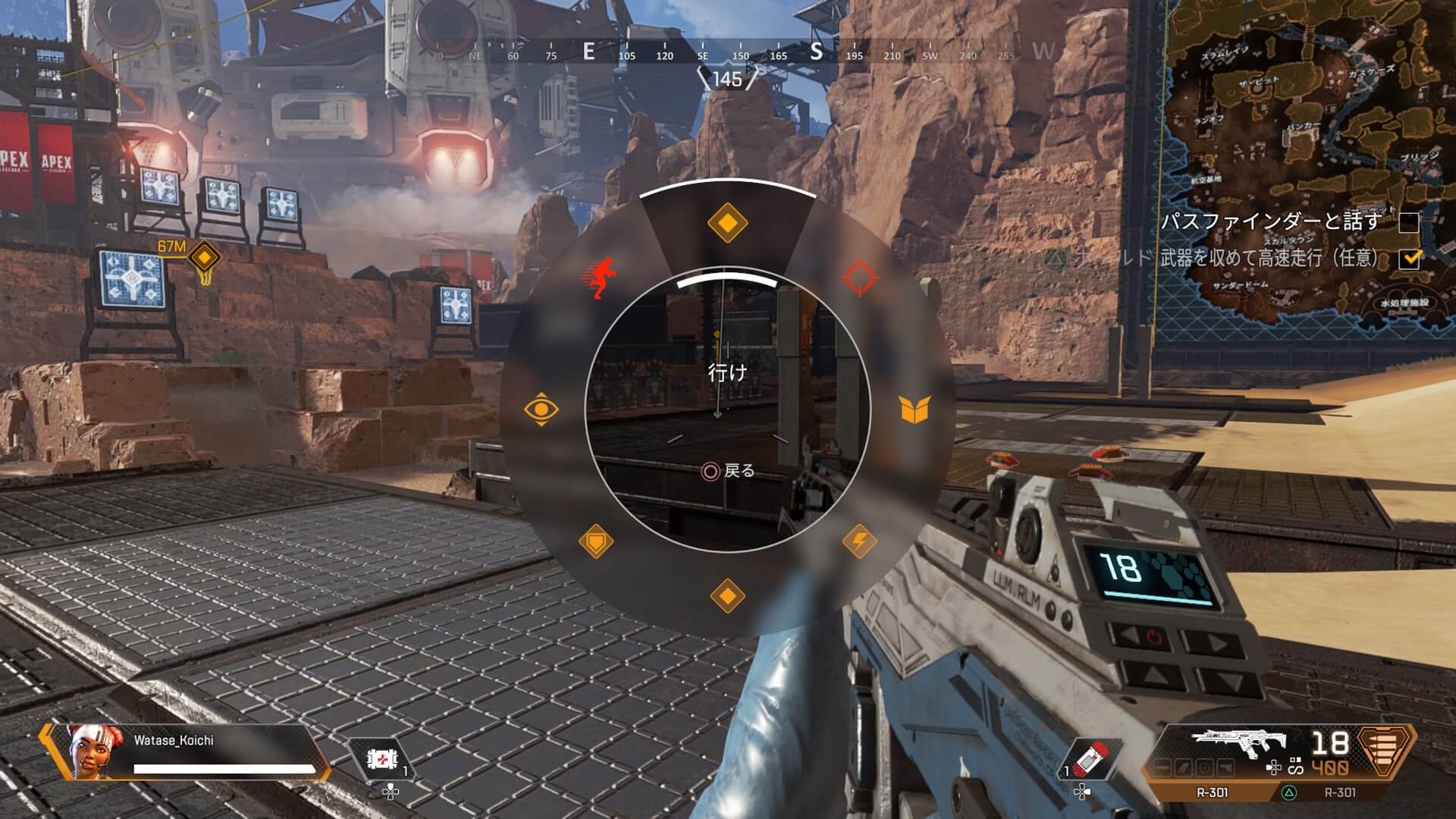Tick the パスファインダーと話す objective checkbox
Image resolution: width=1456 pixels, height=819 pixels.
1408,222
